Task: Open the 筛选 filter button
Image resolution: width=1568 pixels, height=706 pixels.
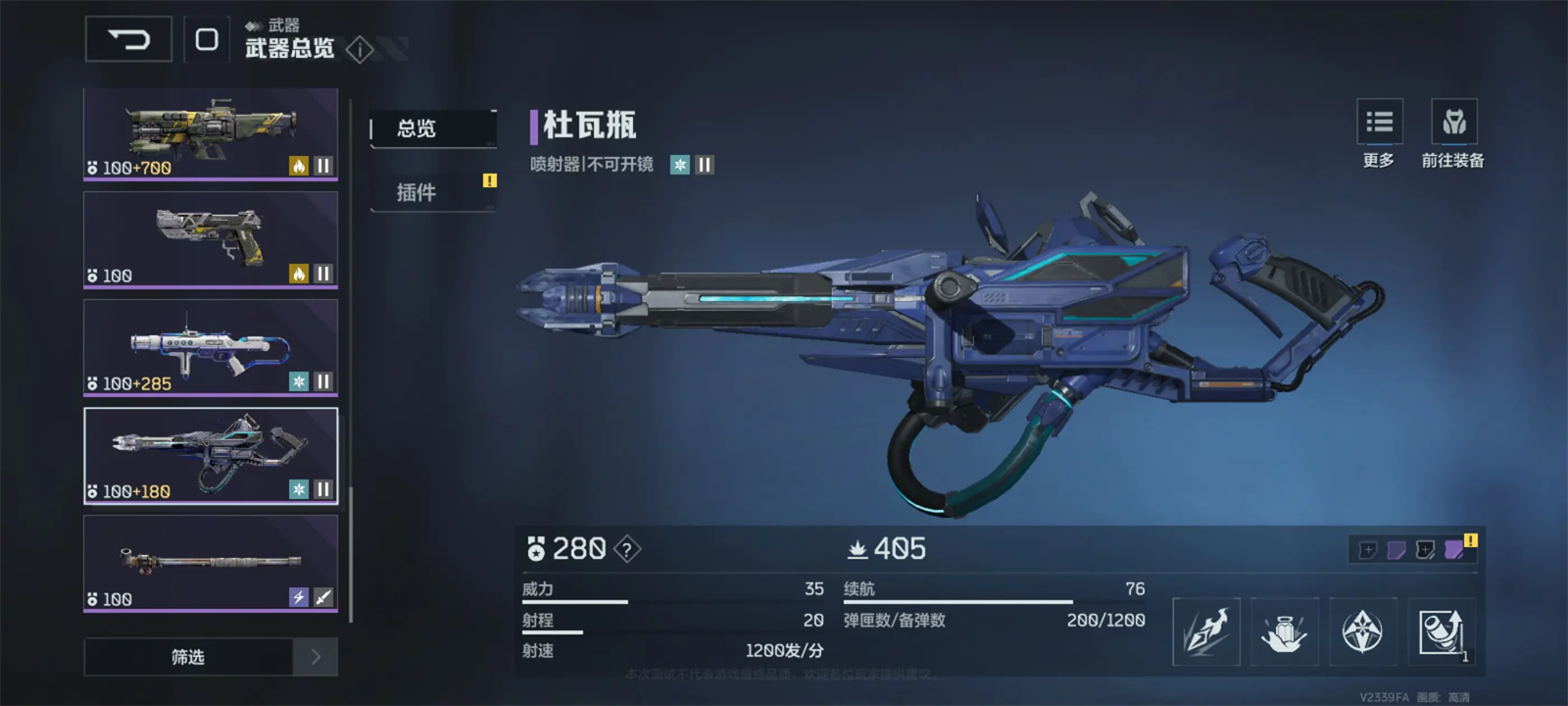Action: click(x=188, y=657)
